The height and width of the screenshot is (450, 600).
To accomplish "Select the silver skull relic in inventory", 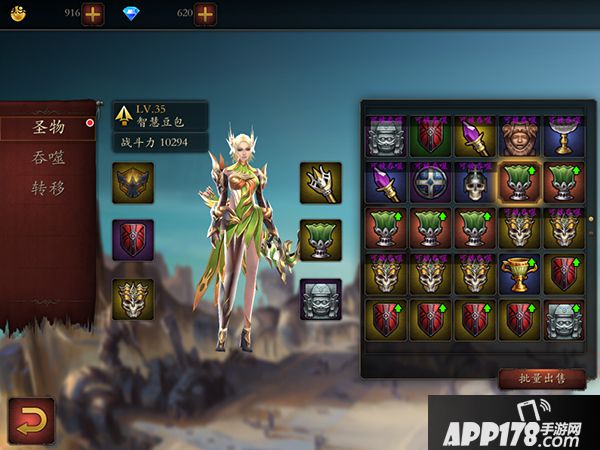I will tap(474, 183).
